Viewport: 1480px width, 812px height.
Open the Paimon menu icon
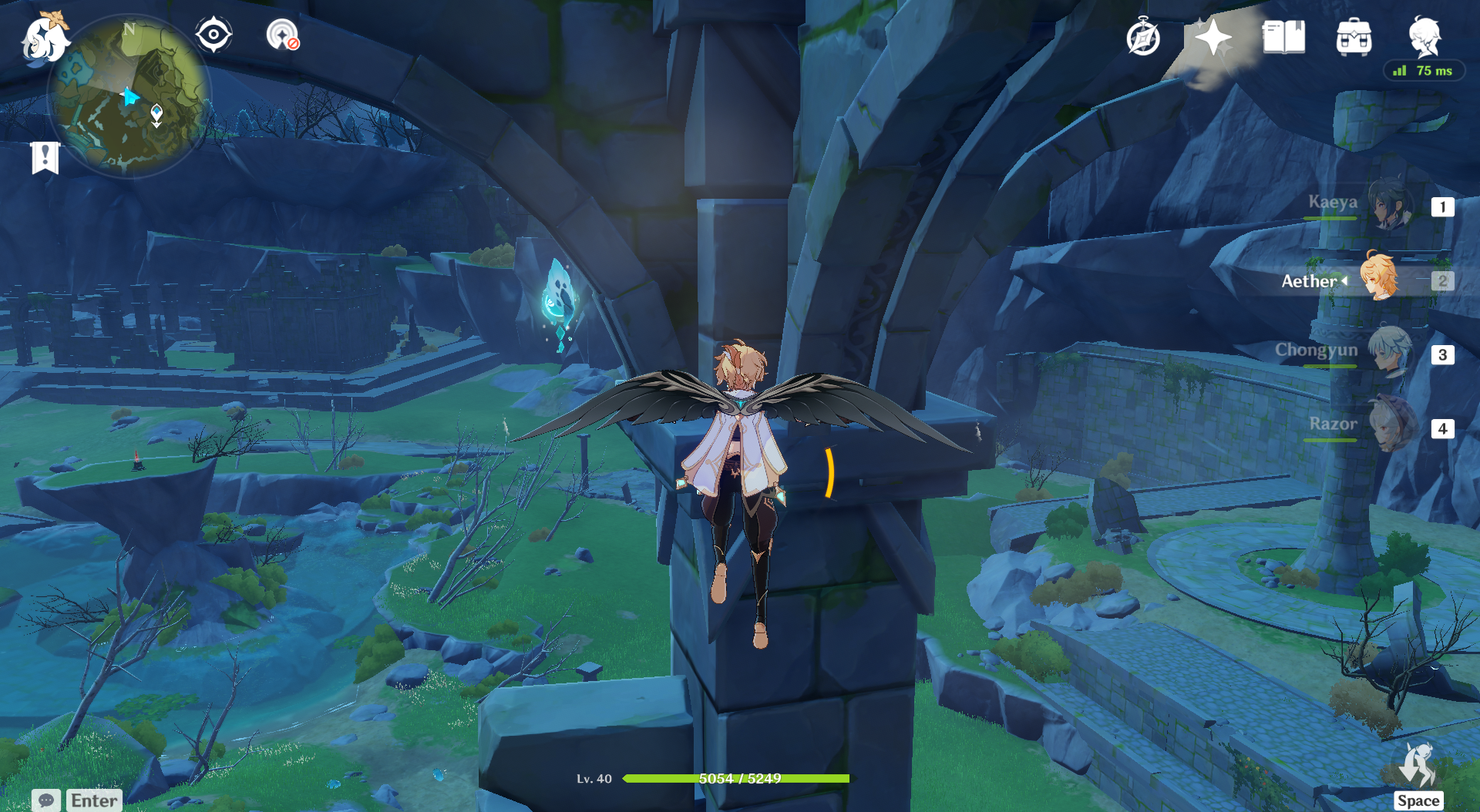[45, 39]
